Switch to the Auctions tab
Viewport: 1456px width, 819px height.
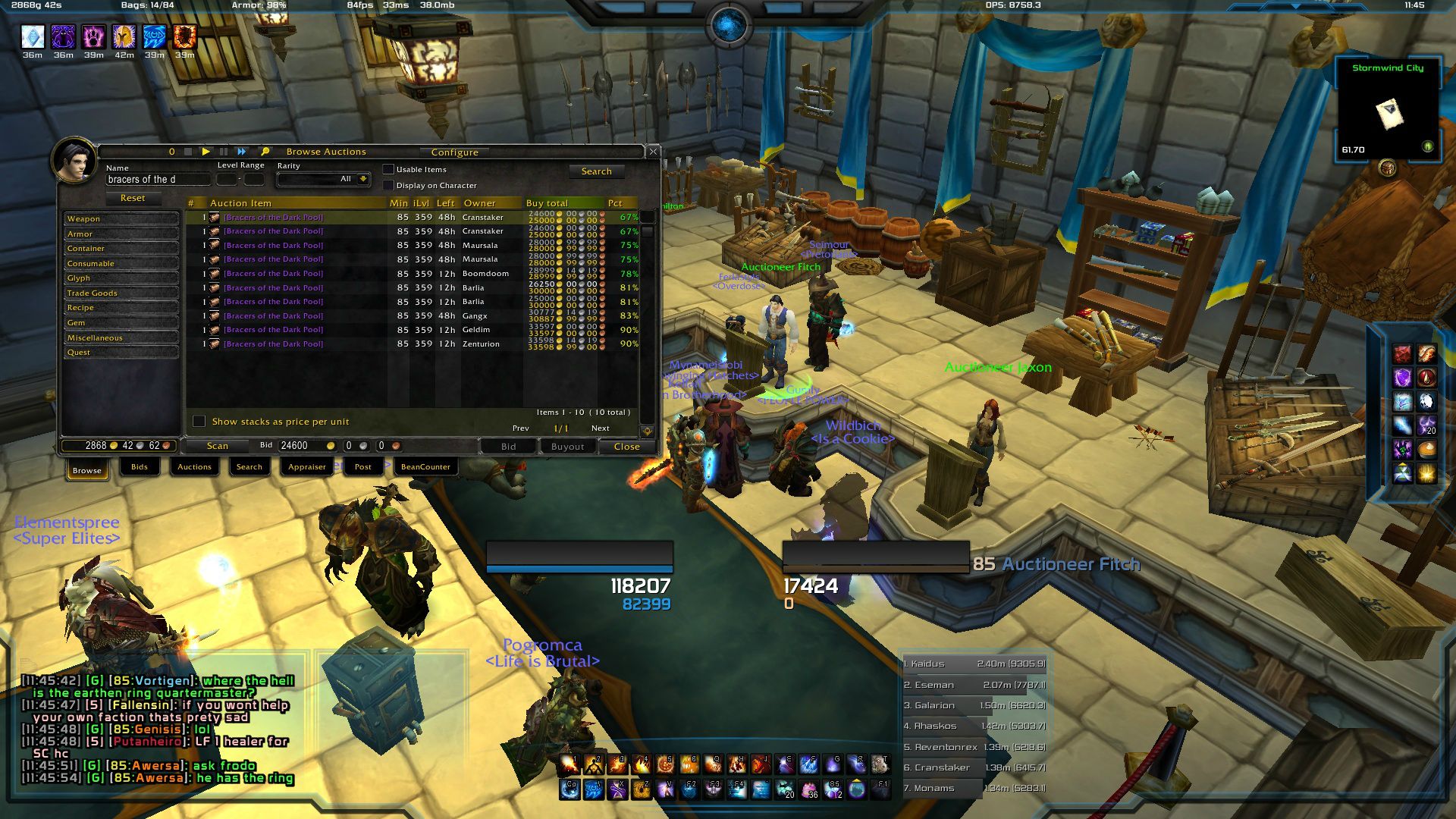(194, 467)
